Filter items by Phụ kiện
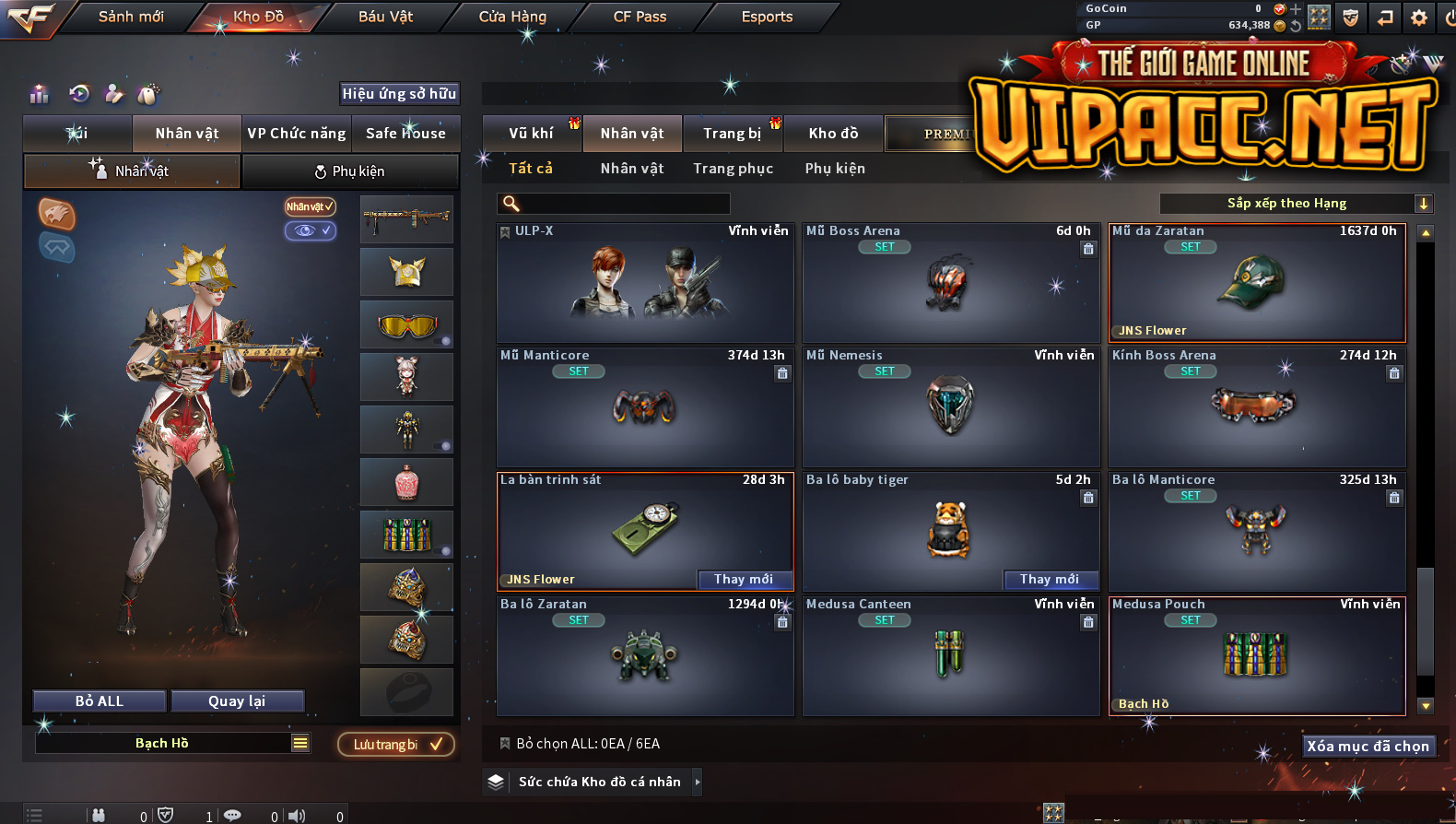The height and width of the screenshot is (824, 1456). point(835,169)
